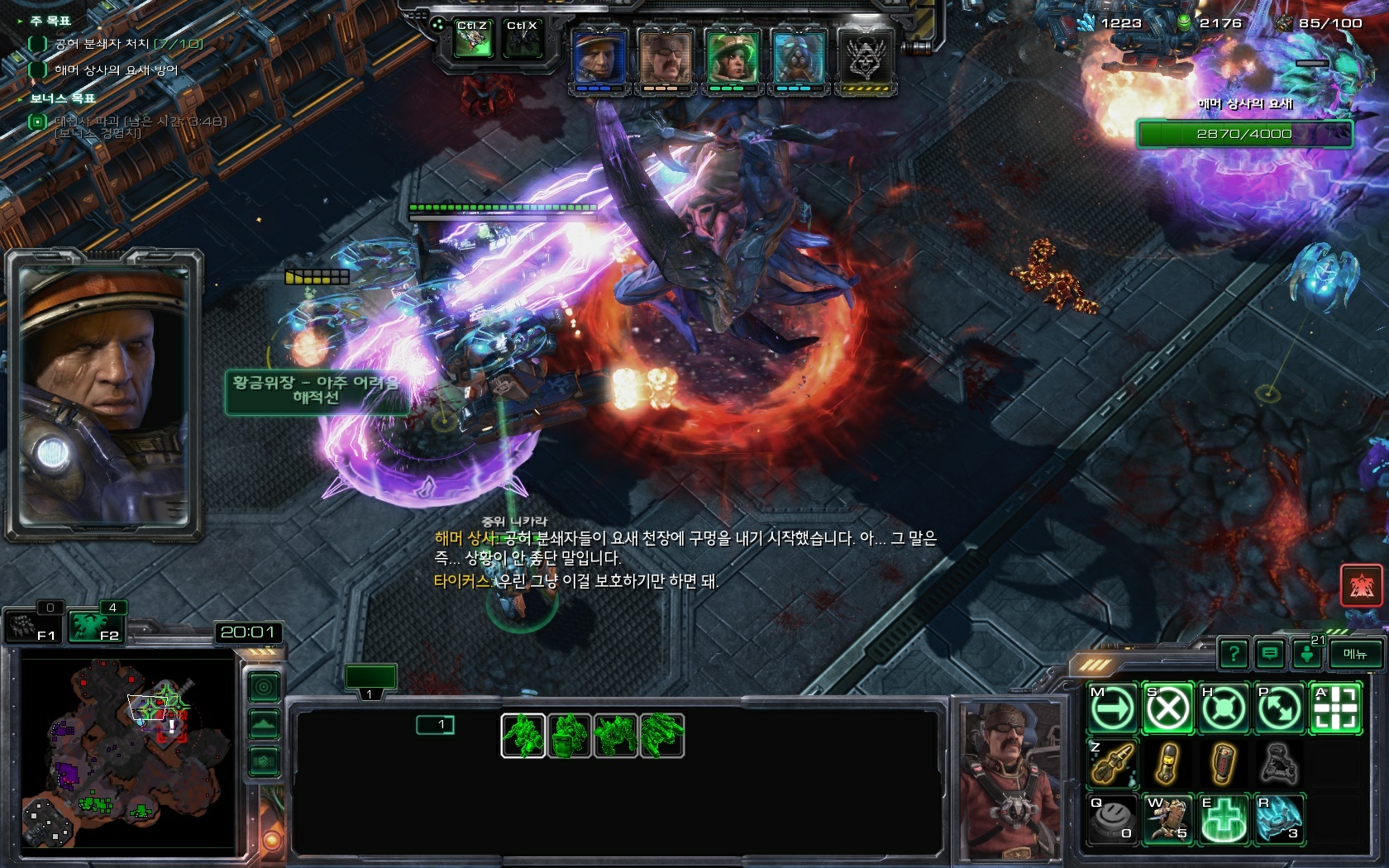
Task: Toggle the minimap terrain view button
Action: (x=265, y=725)
